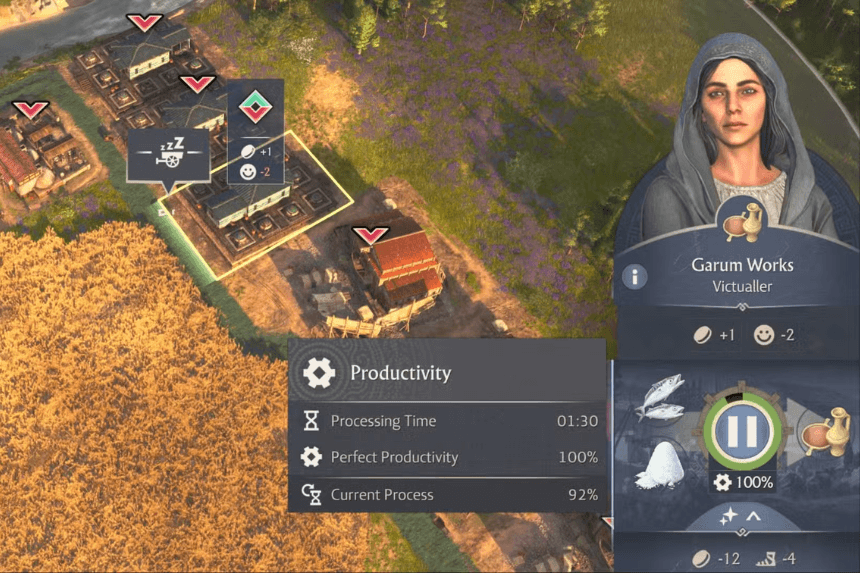860x573 pixels.
Task: Click the 100% productivity gear indicator
Action: (742, 482)
